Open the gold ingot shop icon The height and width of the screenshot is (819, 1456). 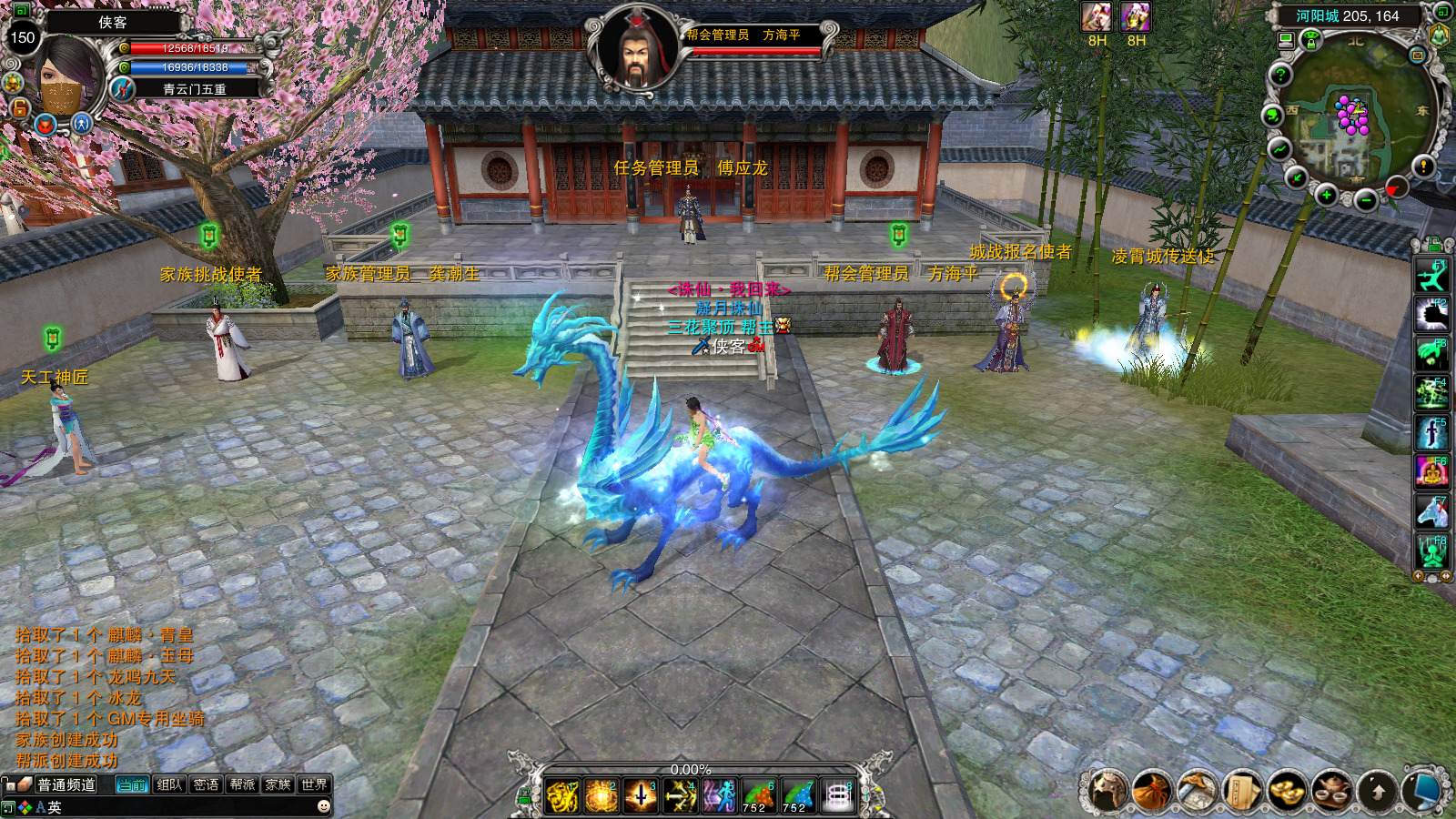tap(1288, 790)
